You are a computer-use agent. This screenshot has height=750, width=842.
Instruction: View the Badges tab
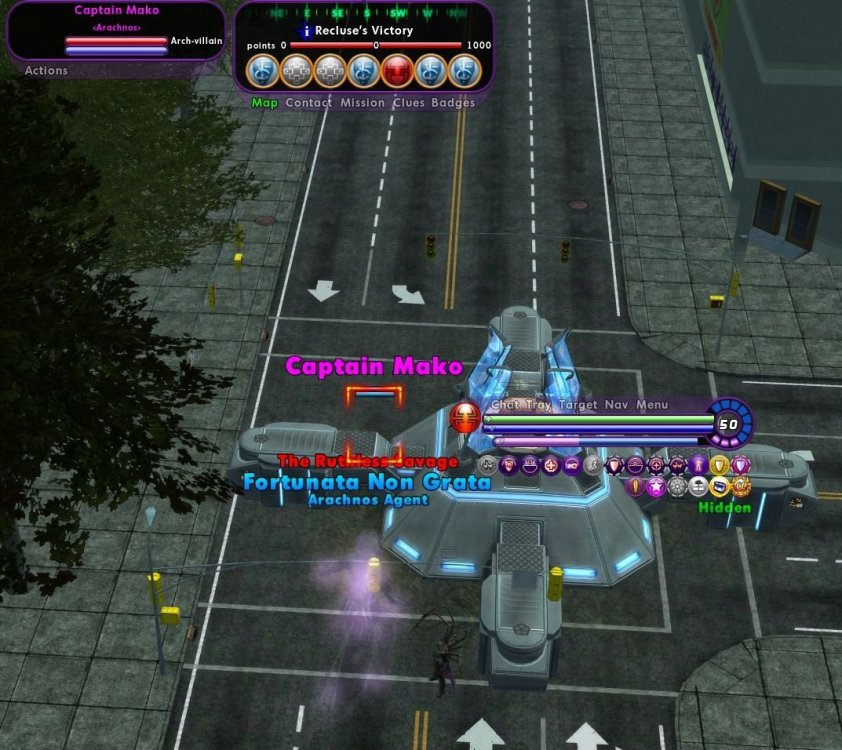(453, 102)
